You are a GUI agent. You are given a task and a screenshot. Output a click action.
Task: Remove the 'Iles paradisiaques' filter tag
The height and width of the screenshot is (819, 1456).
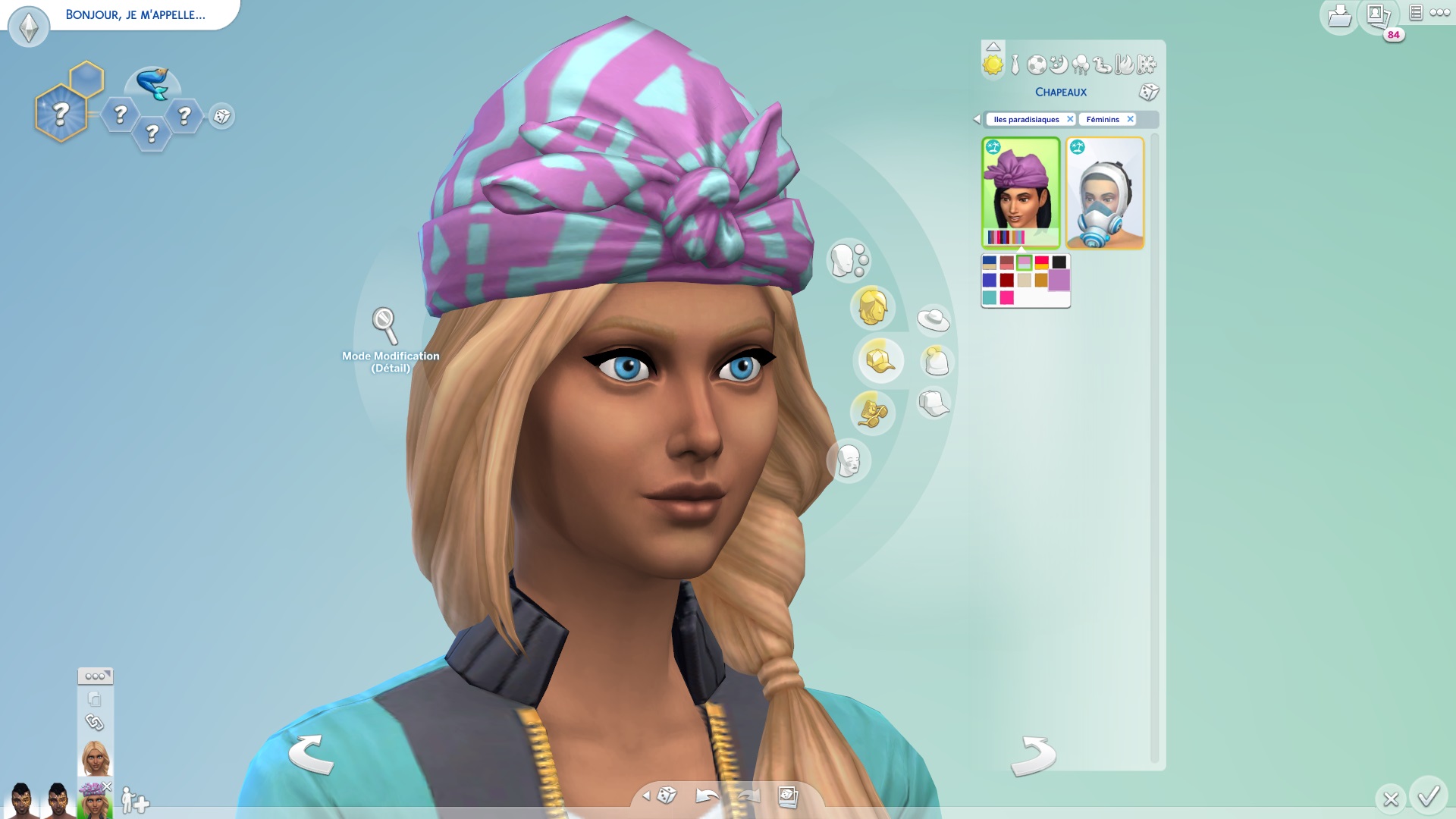(x=1070, y=119)
